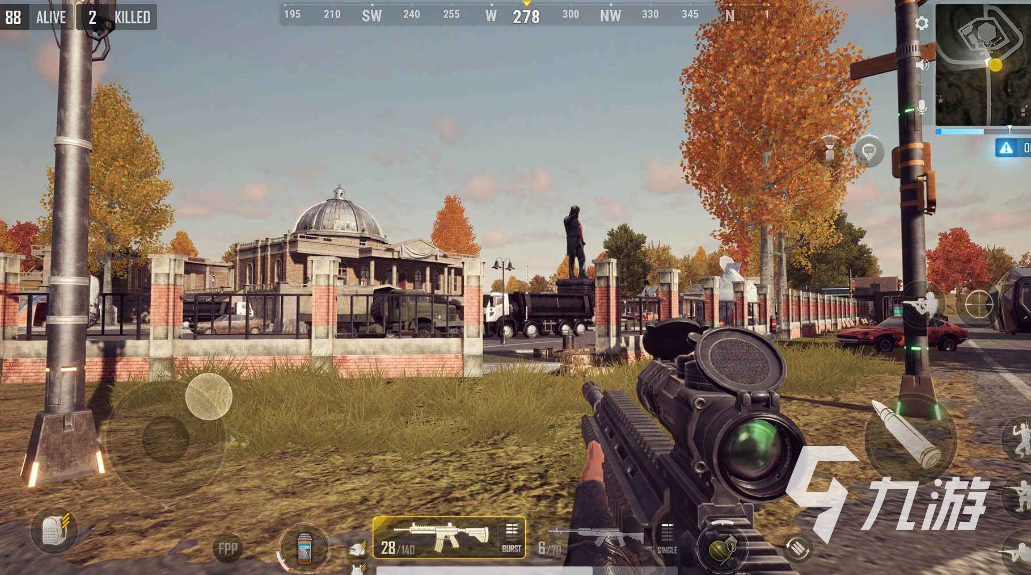
Task: Change the SINGLE fire mode
Action: point(667,537)
